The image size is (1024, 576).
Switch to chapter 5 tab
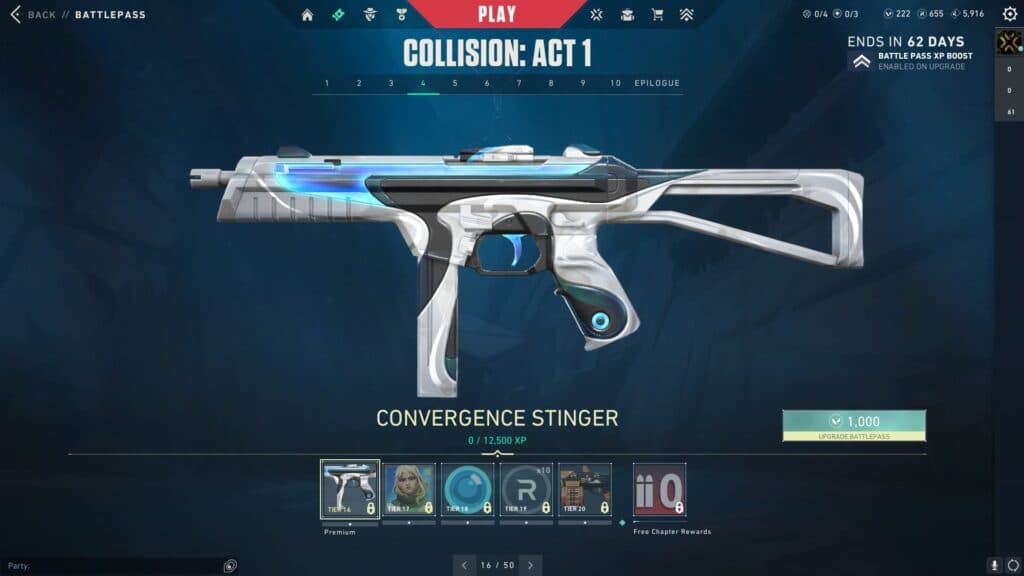coord(455,83)
